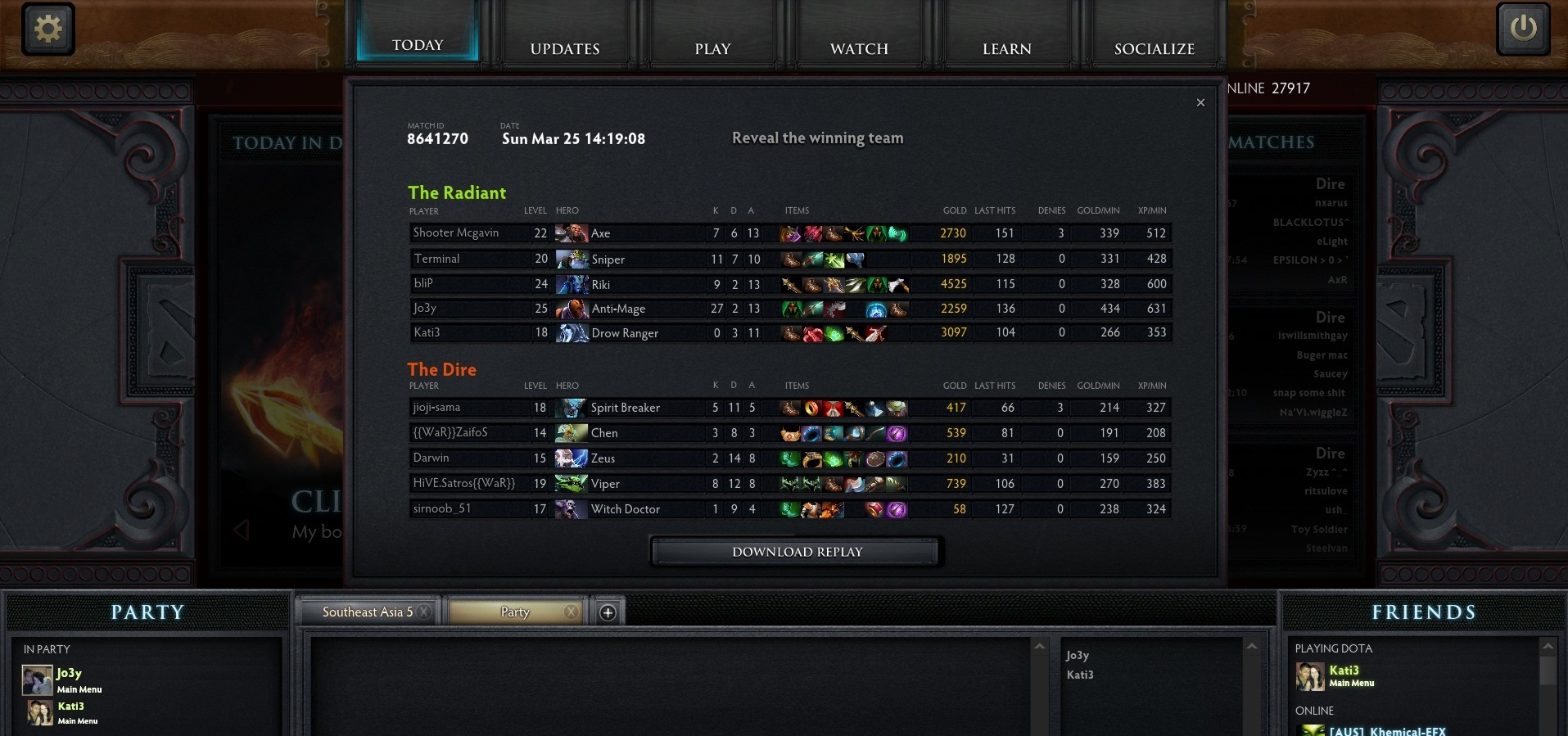The width and height of the screenshot is (1568, 736).
Task: Switch to the Today tab
Action: 418,44
